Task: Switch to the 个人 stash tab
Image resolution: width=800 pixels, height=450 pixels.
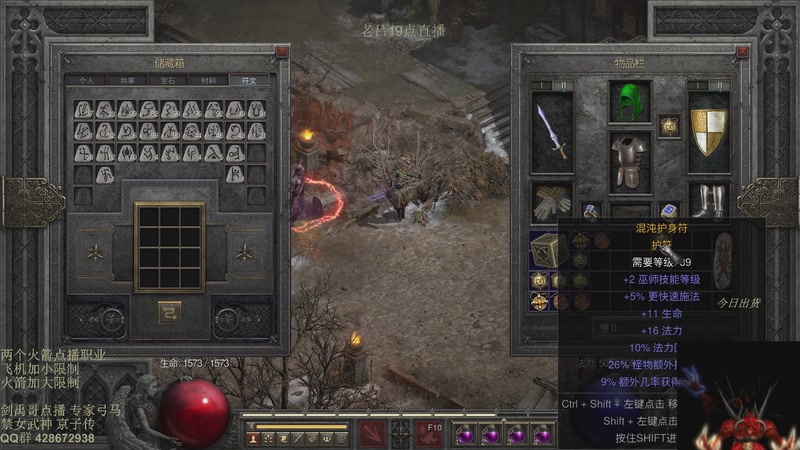Action: click(x=86, y=80)
